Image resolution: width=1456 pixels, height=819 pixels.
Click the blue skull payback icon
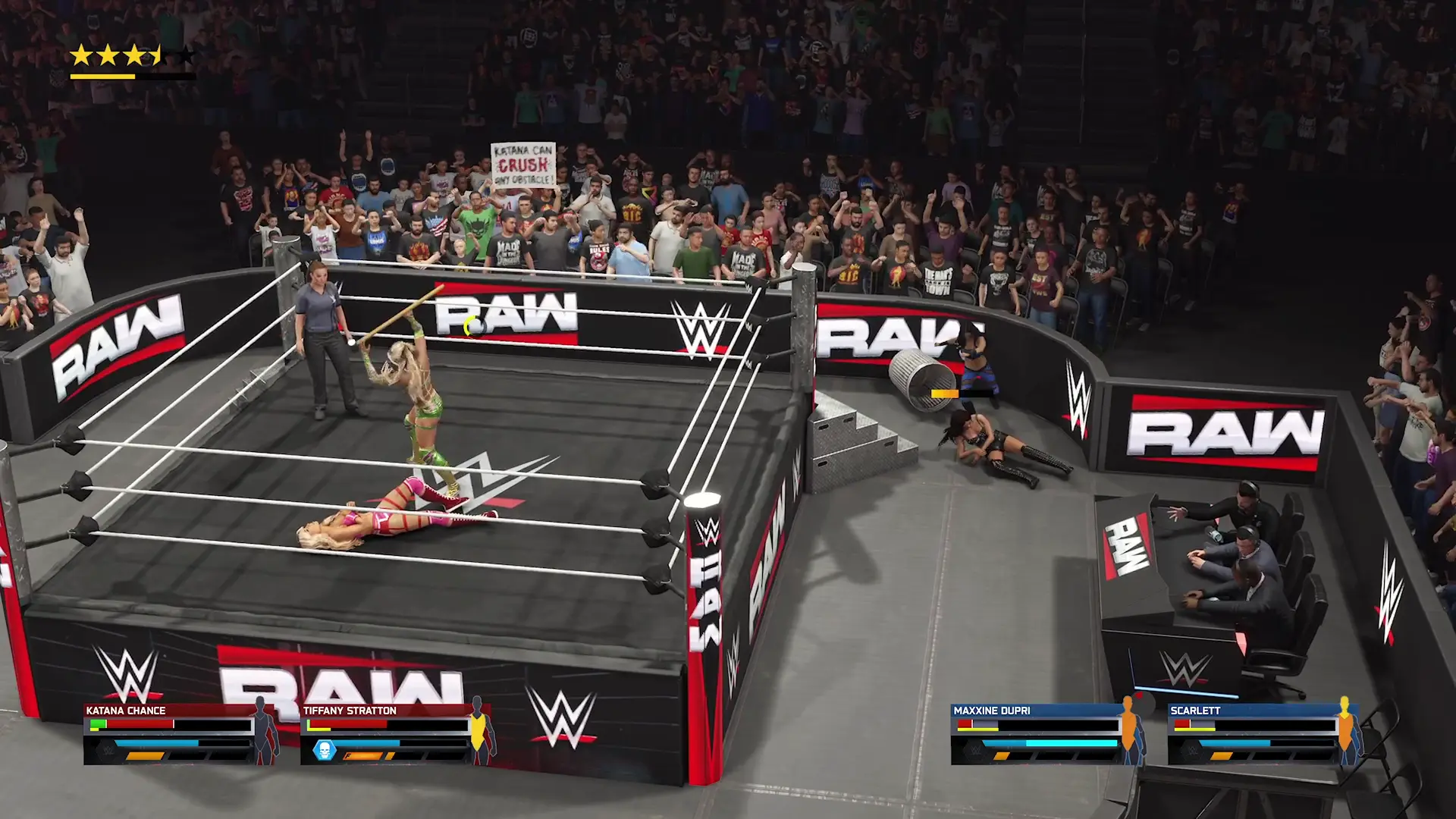(325, 751)
